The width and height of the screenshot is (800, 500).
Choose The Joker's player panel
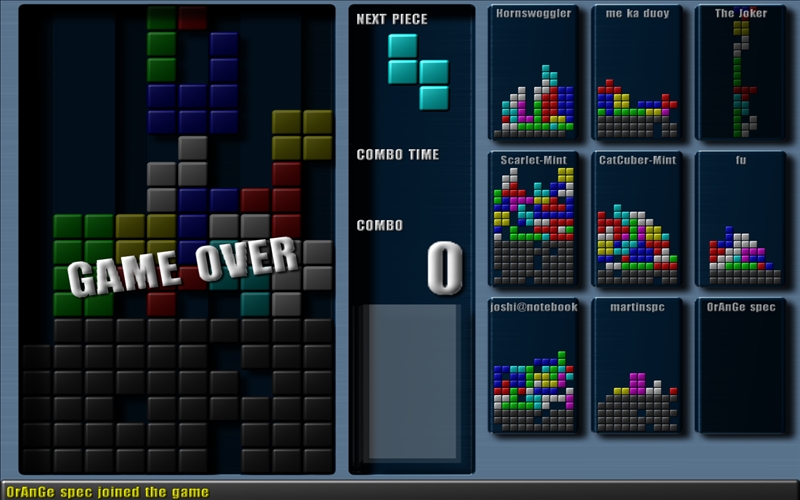click(740, 73)
